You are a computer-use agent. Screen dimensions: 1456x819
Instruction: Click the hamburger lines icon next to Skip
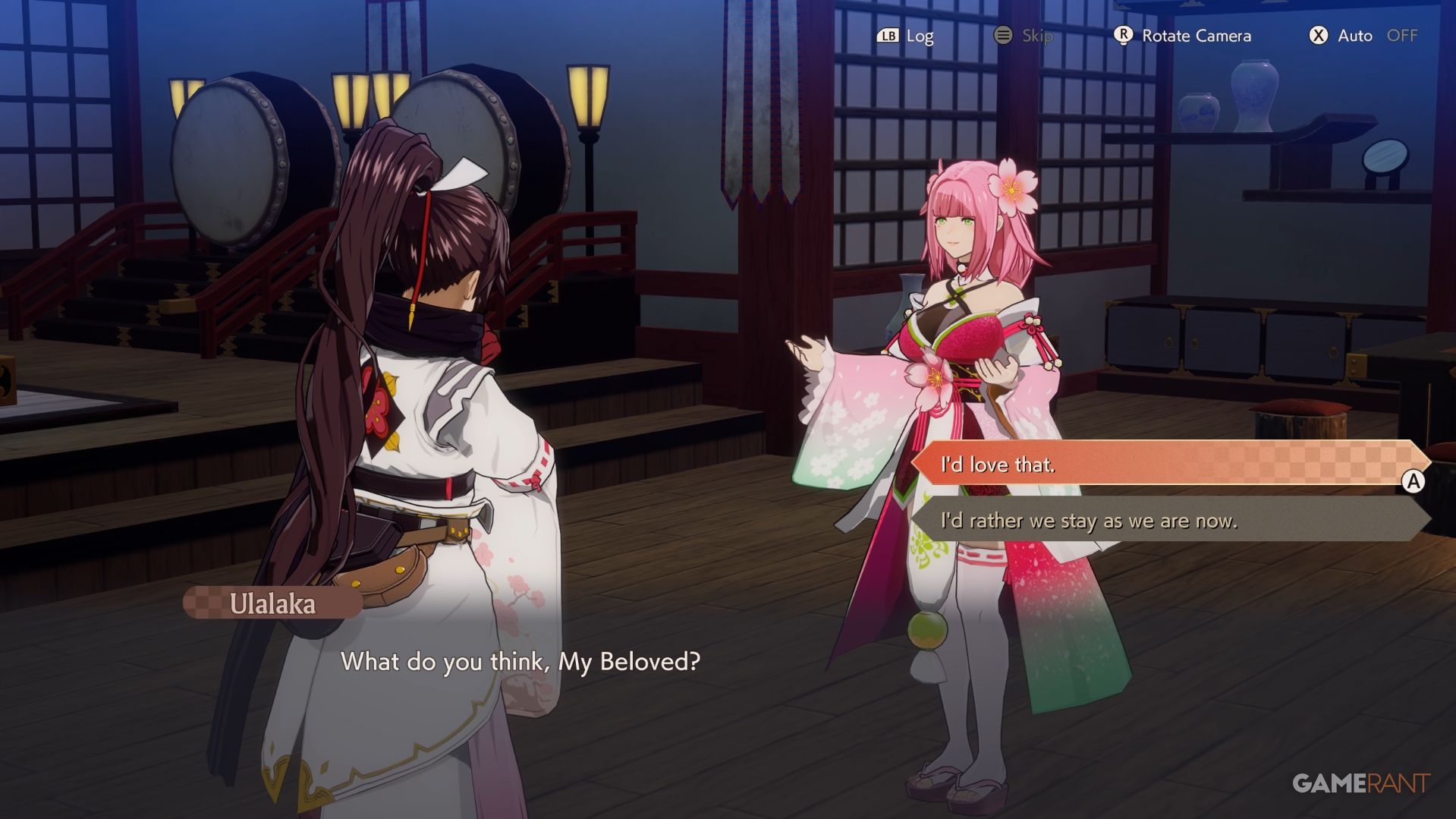pyautogui.click(x=1003, y=35)
